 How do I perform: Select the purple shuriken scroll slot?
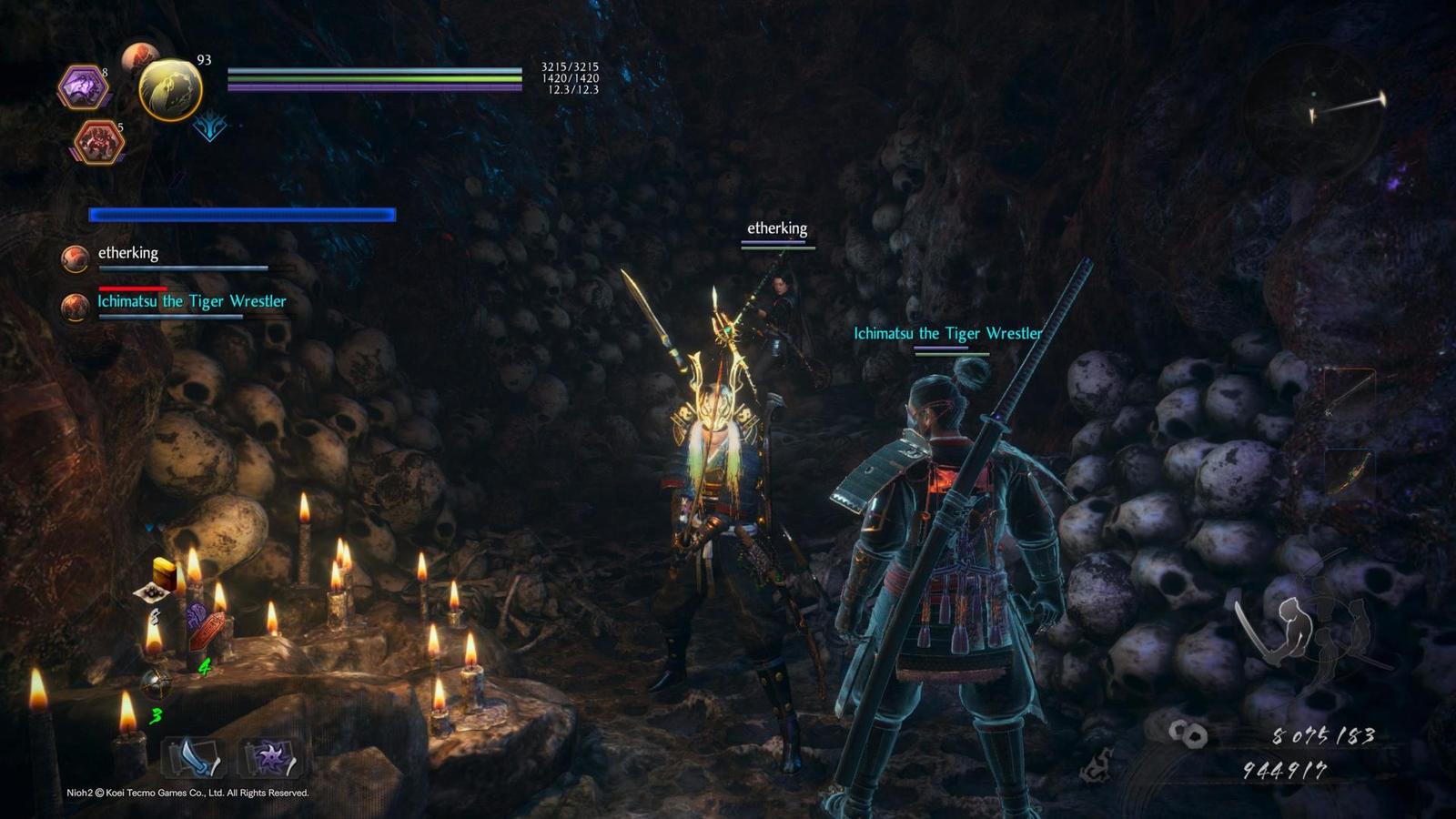click(271, 757)
